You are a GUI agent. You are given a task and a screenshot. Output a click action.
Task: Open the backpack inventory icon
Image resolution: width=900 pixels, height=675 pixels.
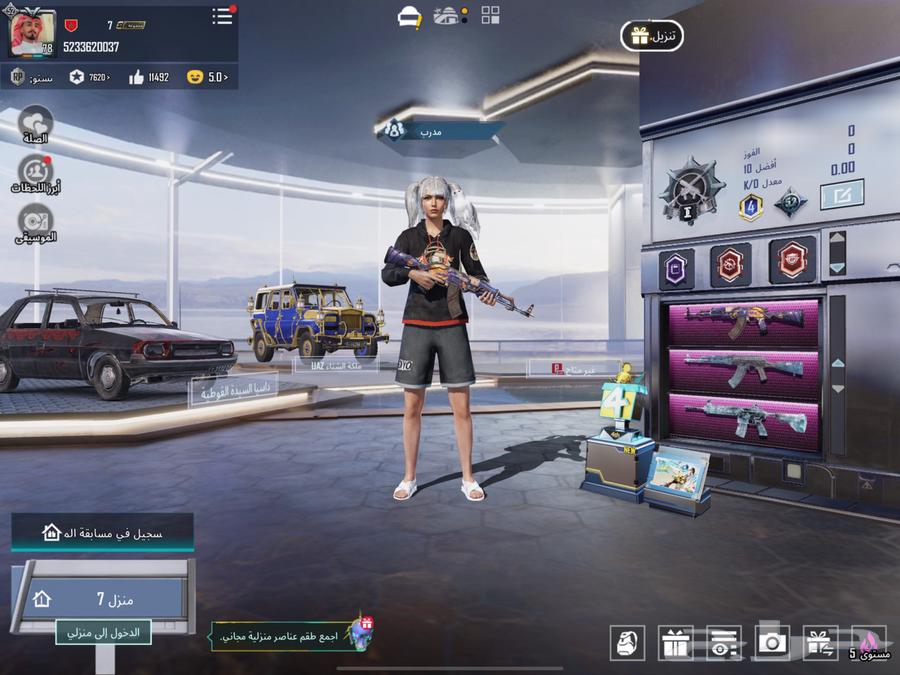click(627, 643)
